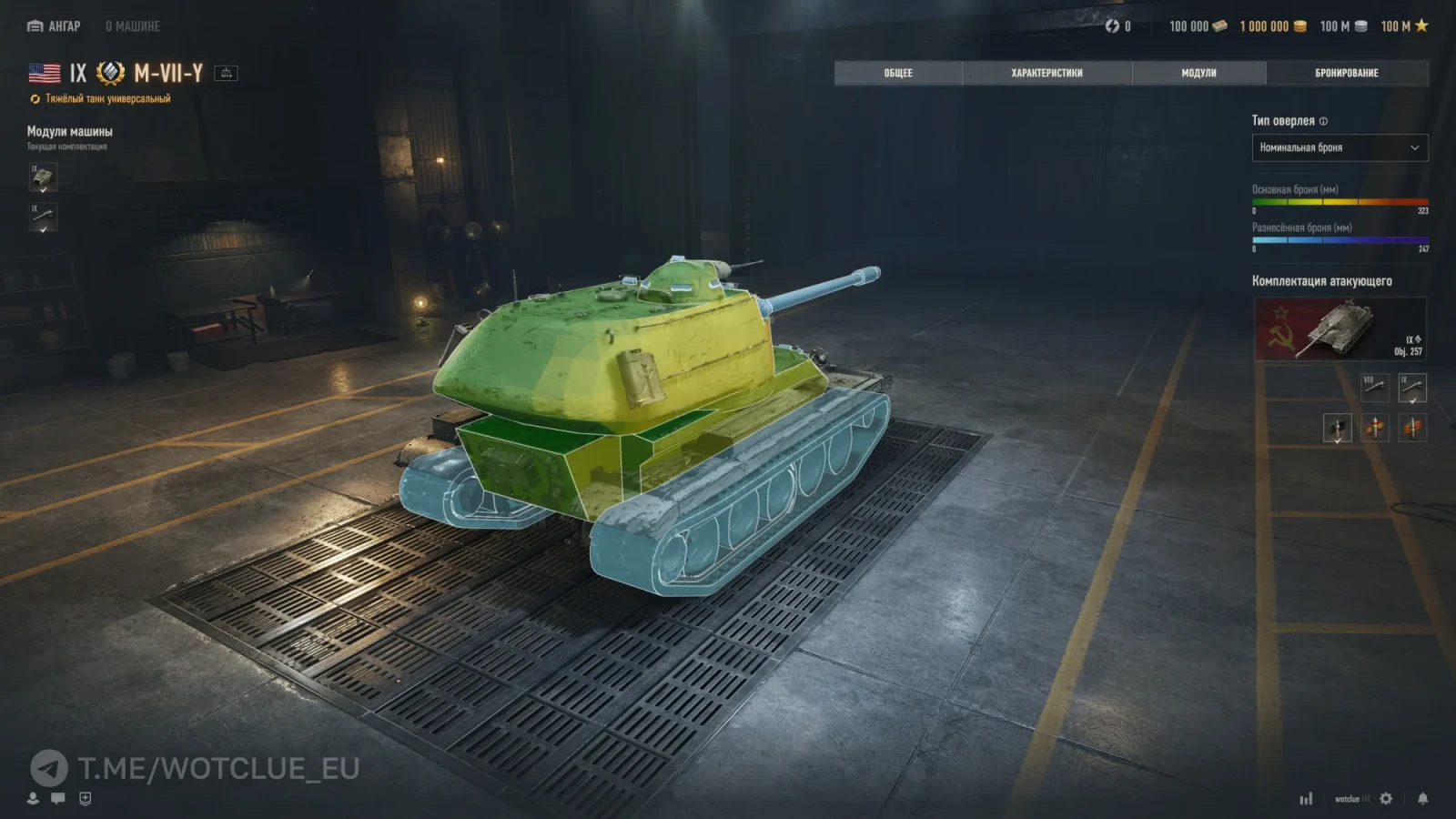Select the vehicle's tier IX gun module

tap(43, 217)
